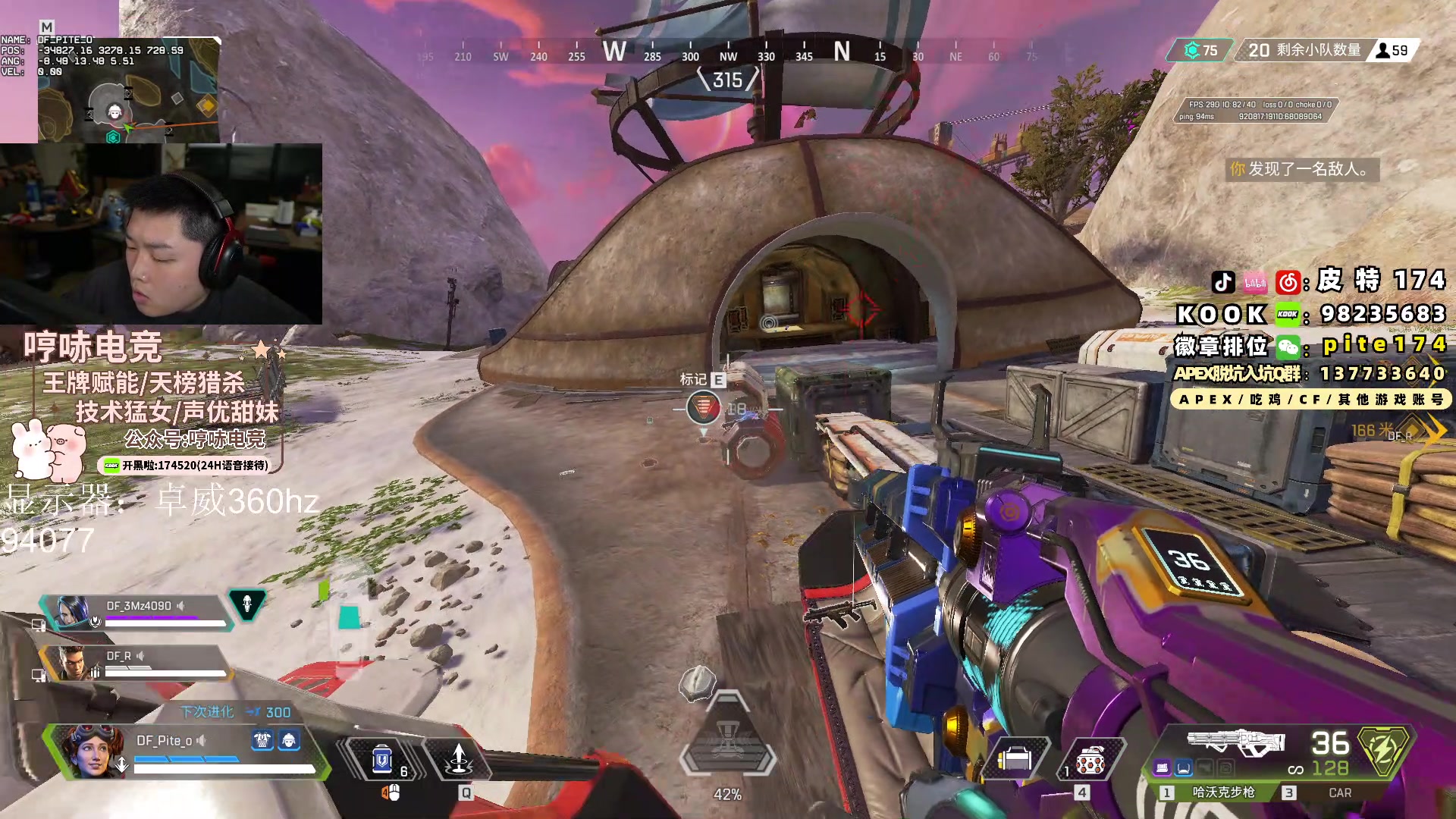Click the teal skull badge beside DF_3Mz4090
The image size is (1456, 819).
247,604
